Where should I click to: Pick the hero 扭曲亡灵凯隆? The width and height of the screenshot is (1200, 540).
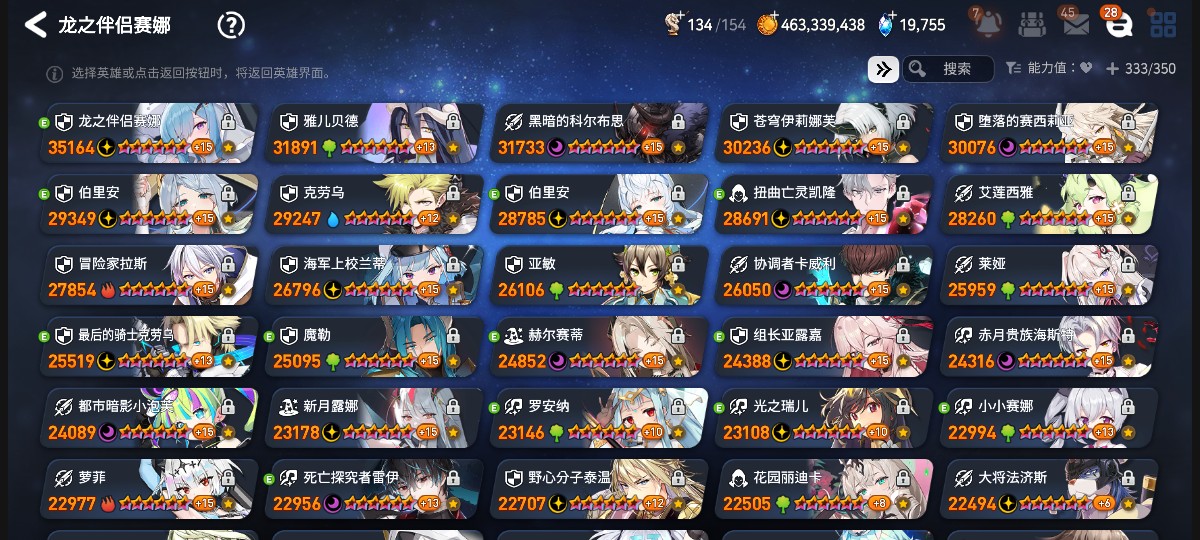pyautogui.click(x=826, y=205)
